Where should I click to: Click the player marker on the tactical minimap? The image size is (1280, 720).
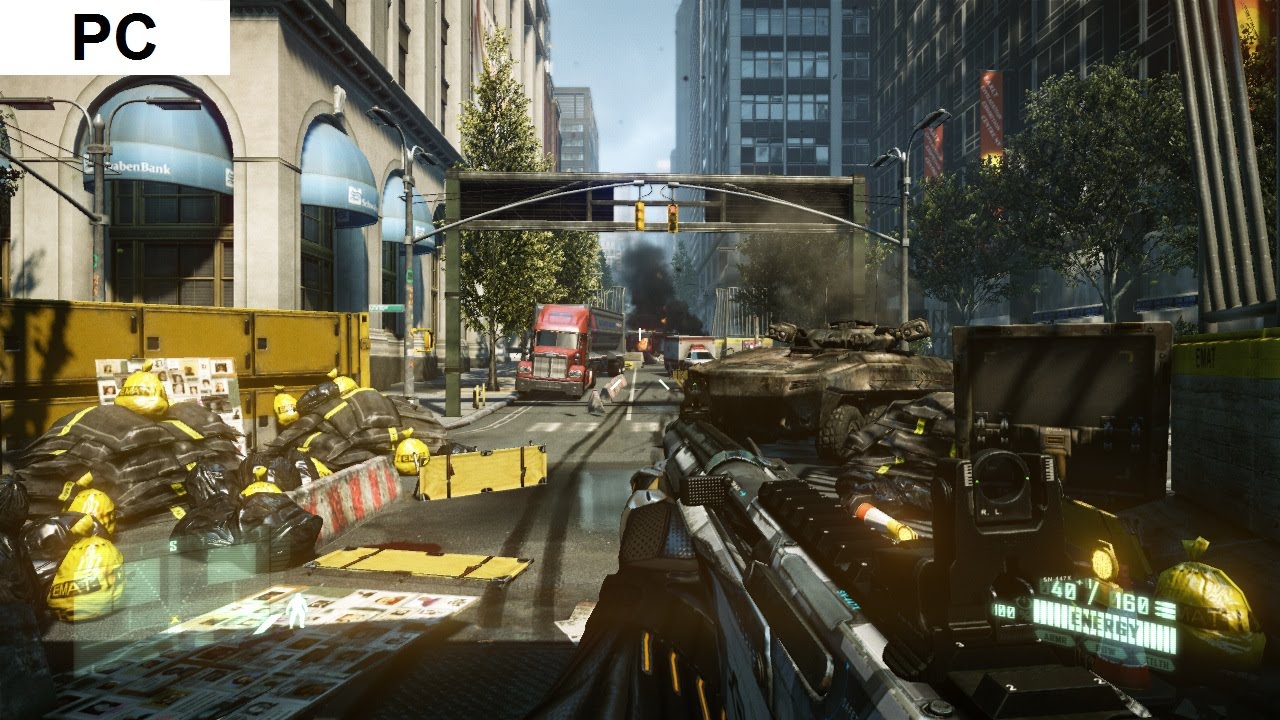coord(297,607)
